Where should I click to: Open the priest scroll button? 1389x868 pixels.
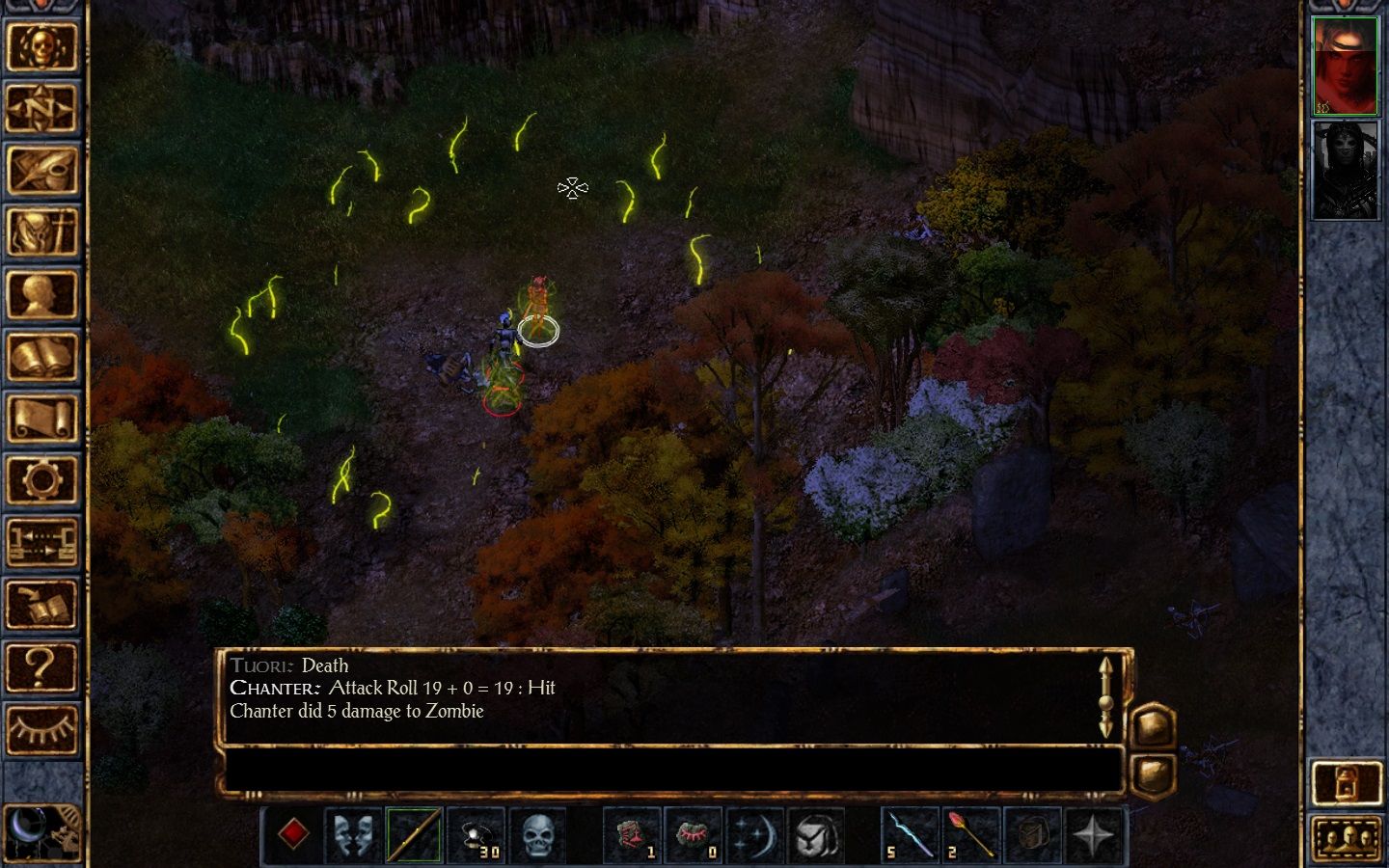[x=41, y=419]
